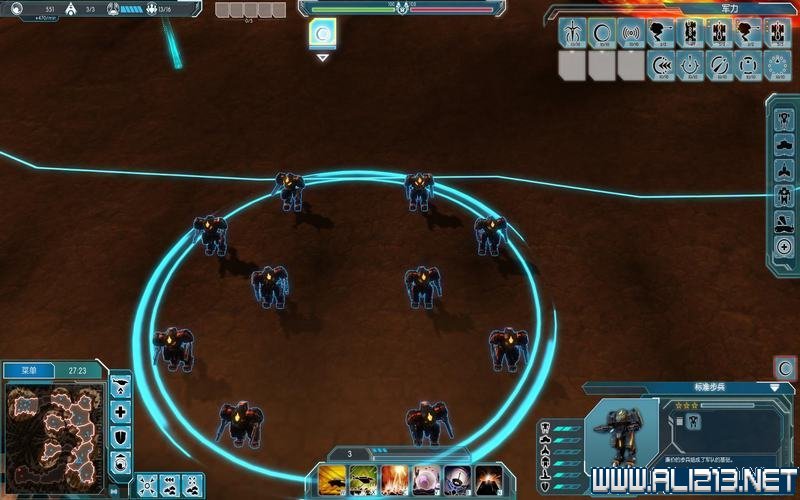
Task: Select the glowing circle icon at top center
Action: (322, 33)
